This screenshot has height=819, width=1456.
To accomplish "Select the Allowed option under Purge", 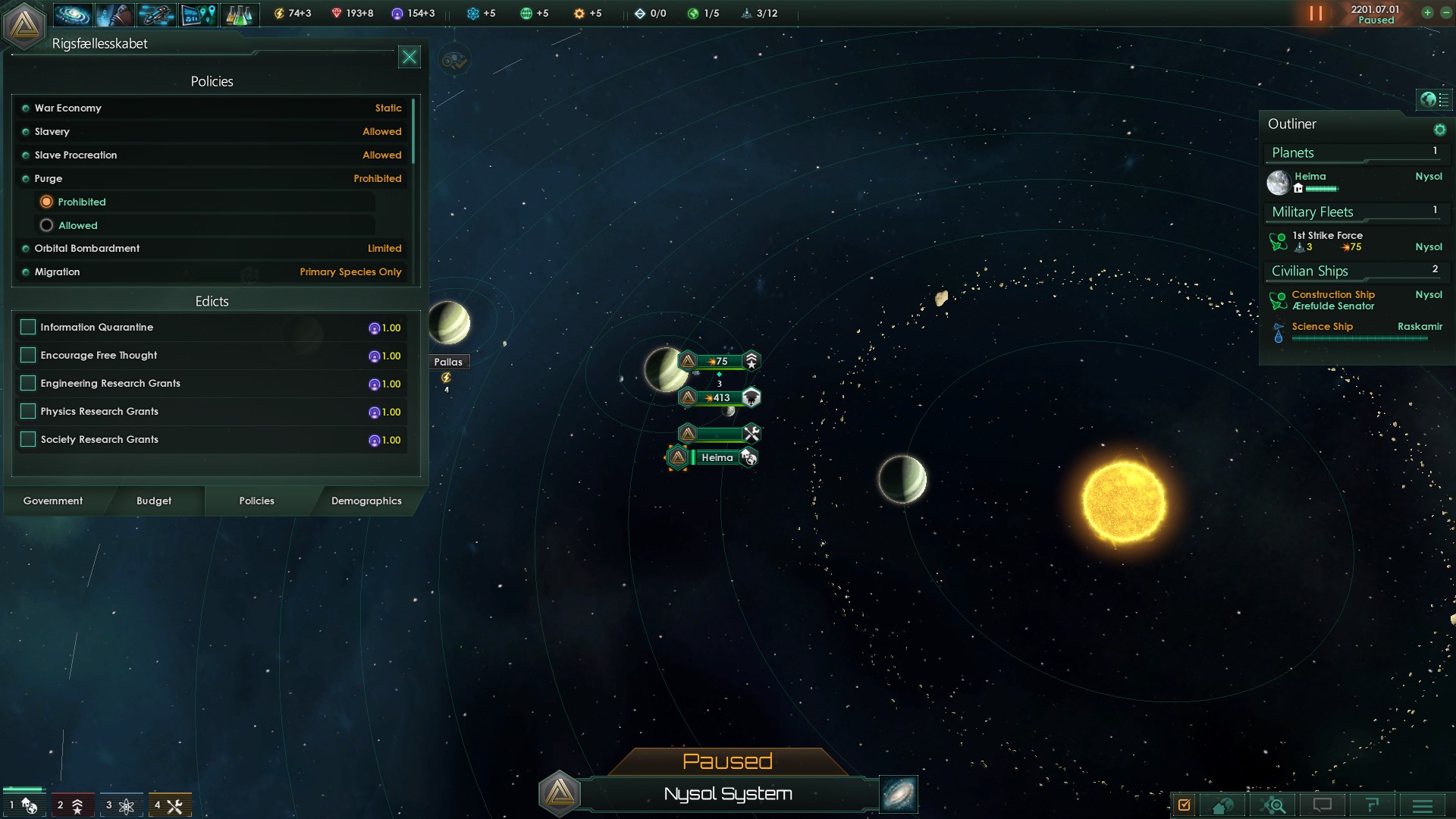I will coord(47,225).
